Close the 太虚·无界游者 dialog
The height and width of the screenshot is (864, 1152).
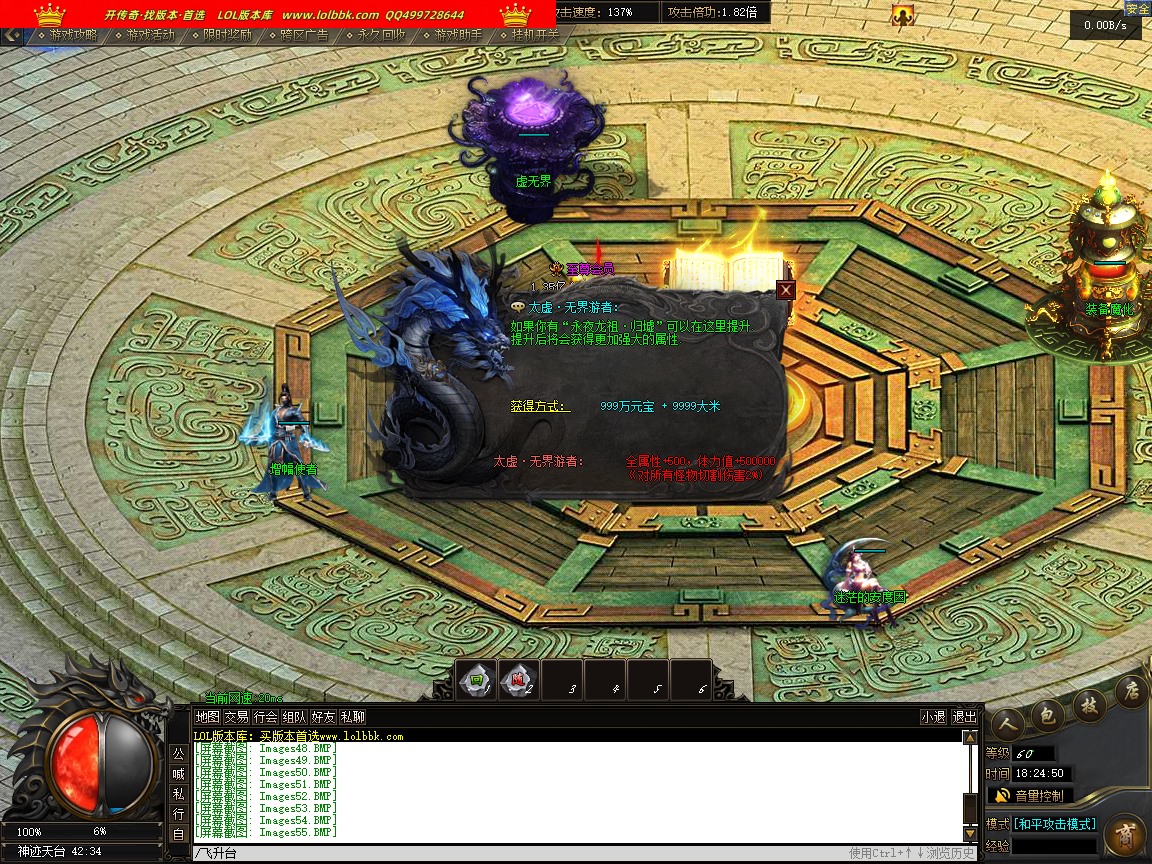786,290
